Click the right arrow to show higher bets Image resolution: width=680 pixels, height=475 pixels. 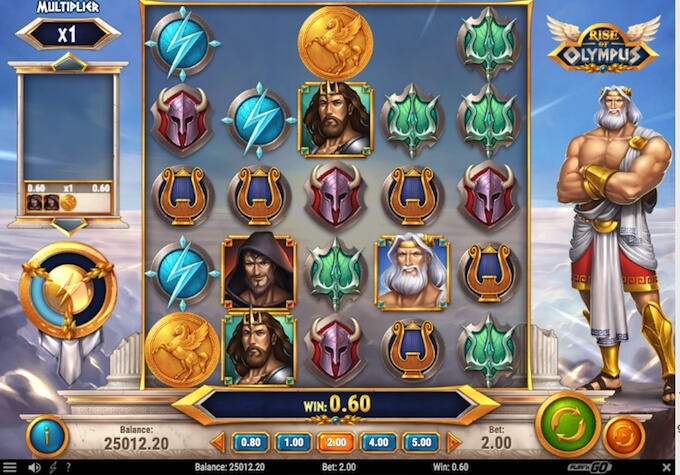pyautogui.click(x=454, y=441)
